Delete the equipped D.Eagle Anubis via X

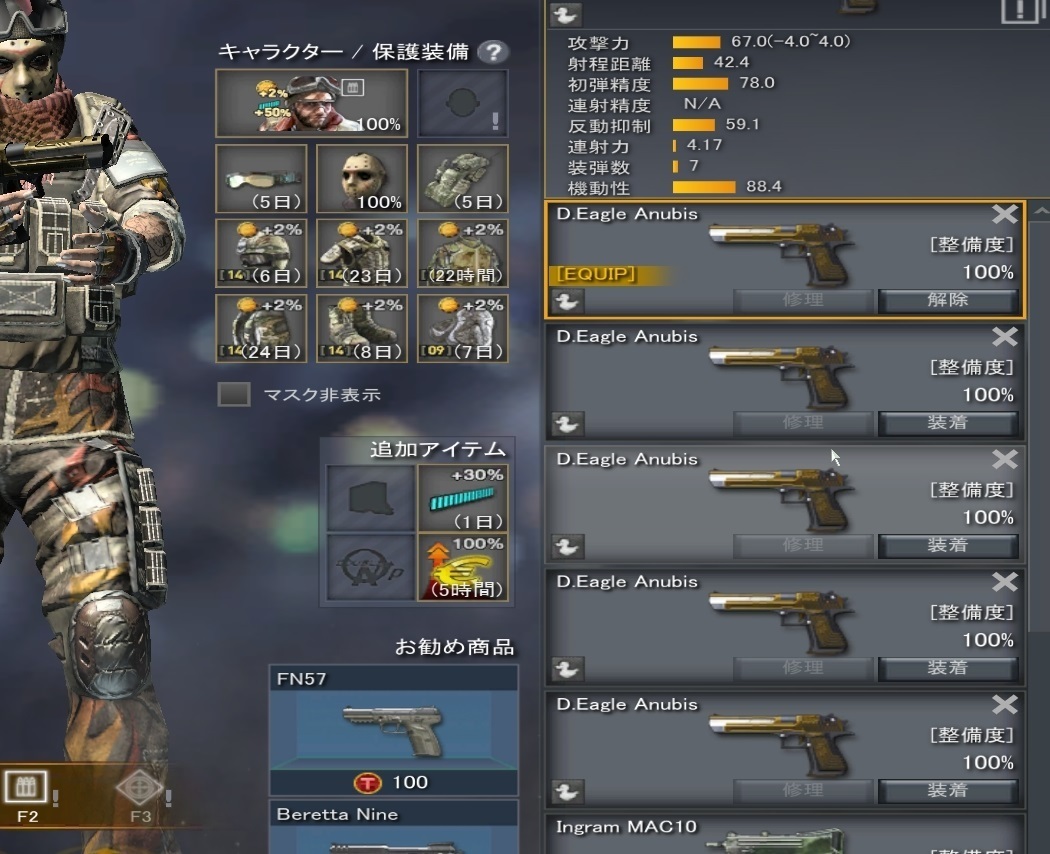click(1004, 214)
